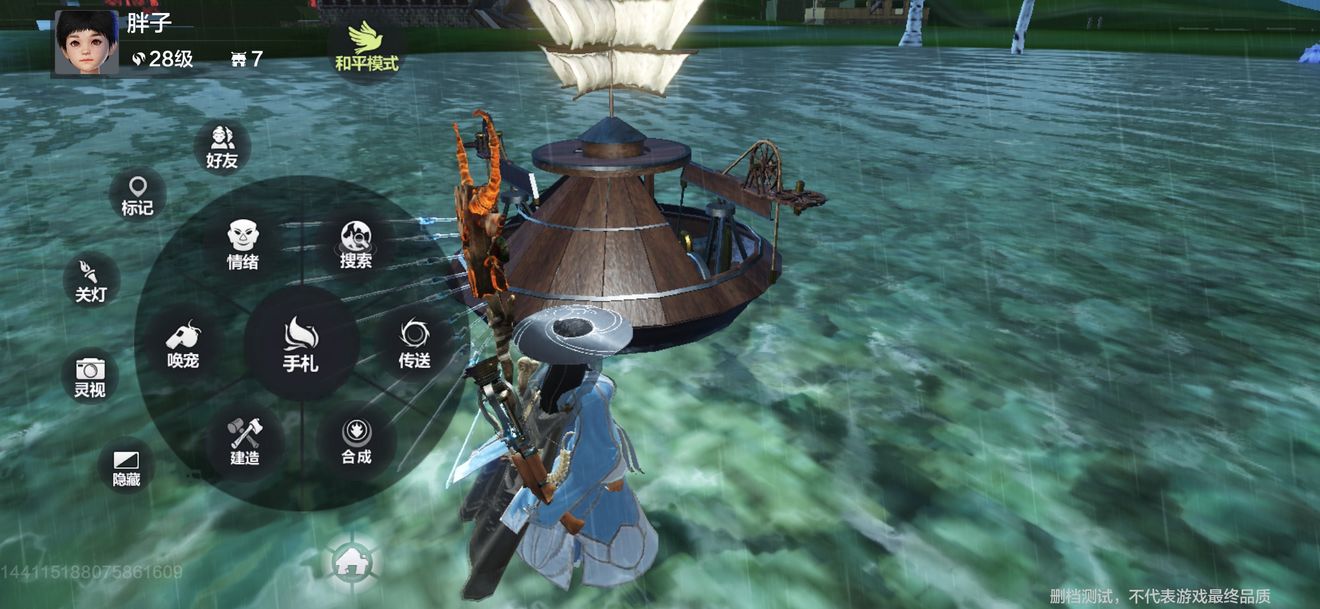The height and width of the screenshot is (609, 1320).
Task: Activate the 灵视 camera view button
Action: point(90,376)
